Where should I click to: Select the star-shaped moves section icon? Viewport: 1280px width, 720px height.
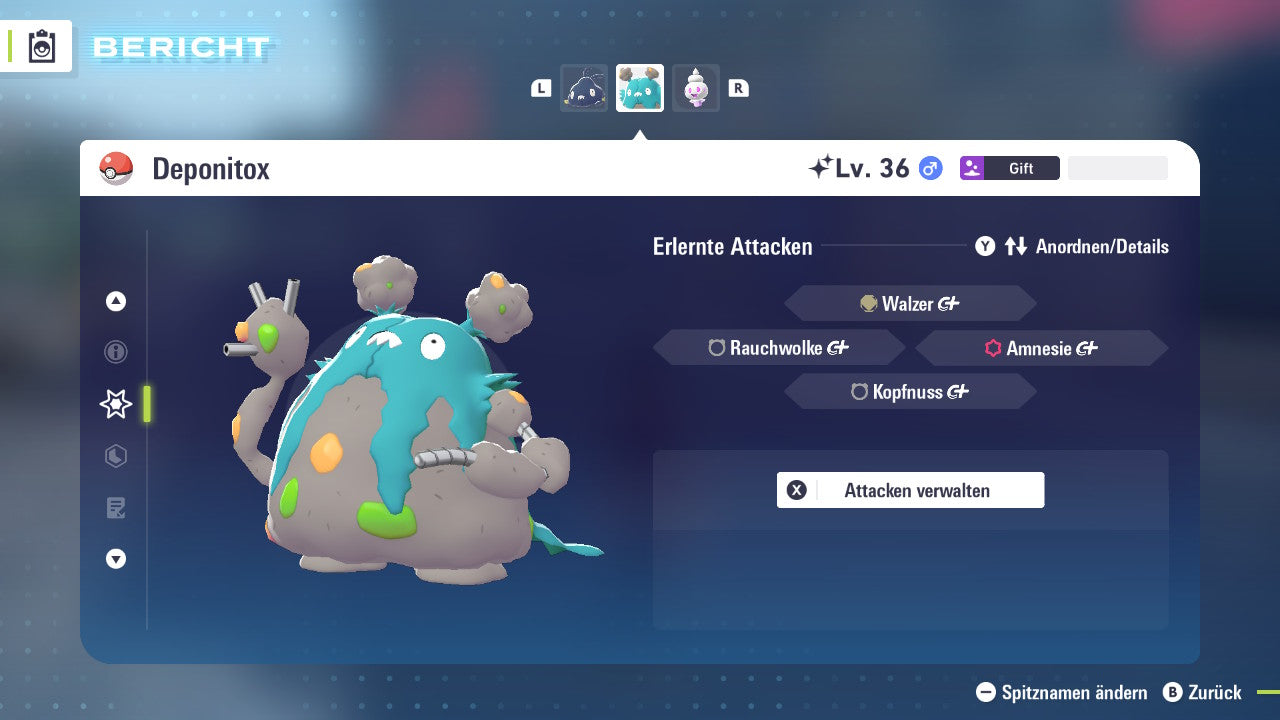115,404
